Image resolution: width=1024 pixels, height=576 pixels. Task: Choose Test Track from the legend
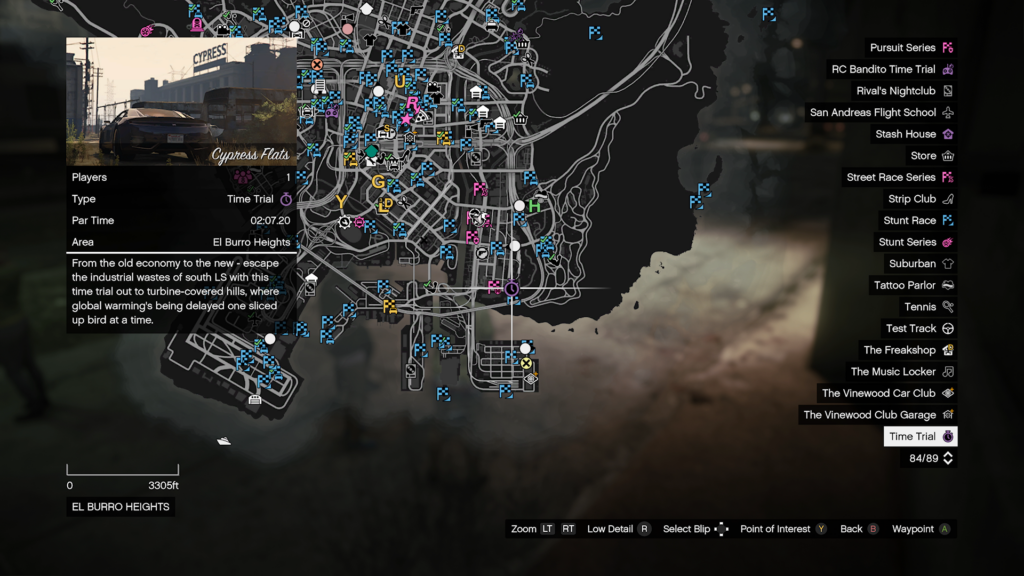click(x=911, y=329)
